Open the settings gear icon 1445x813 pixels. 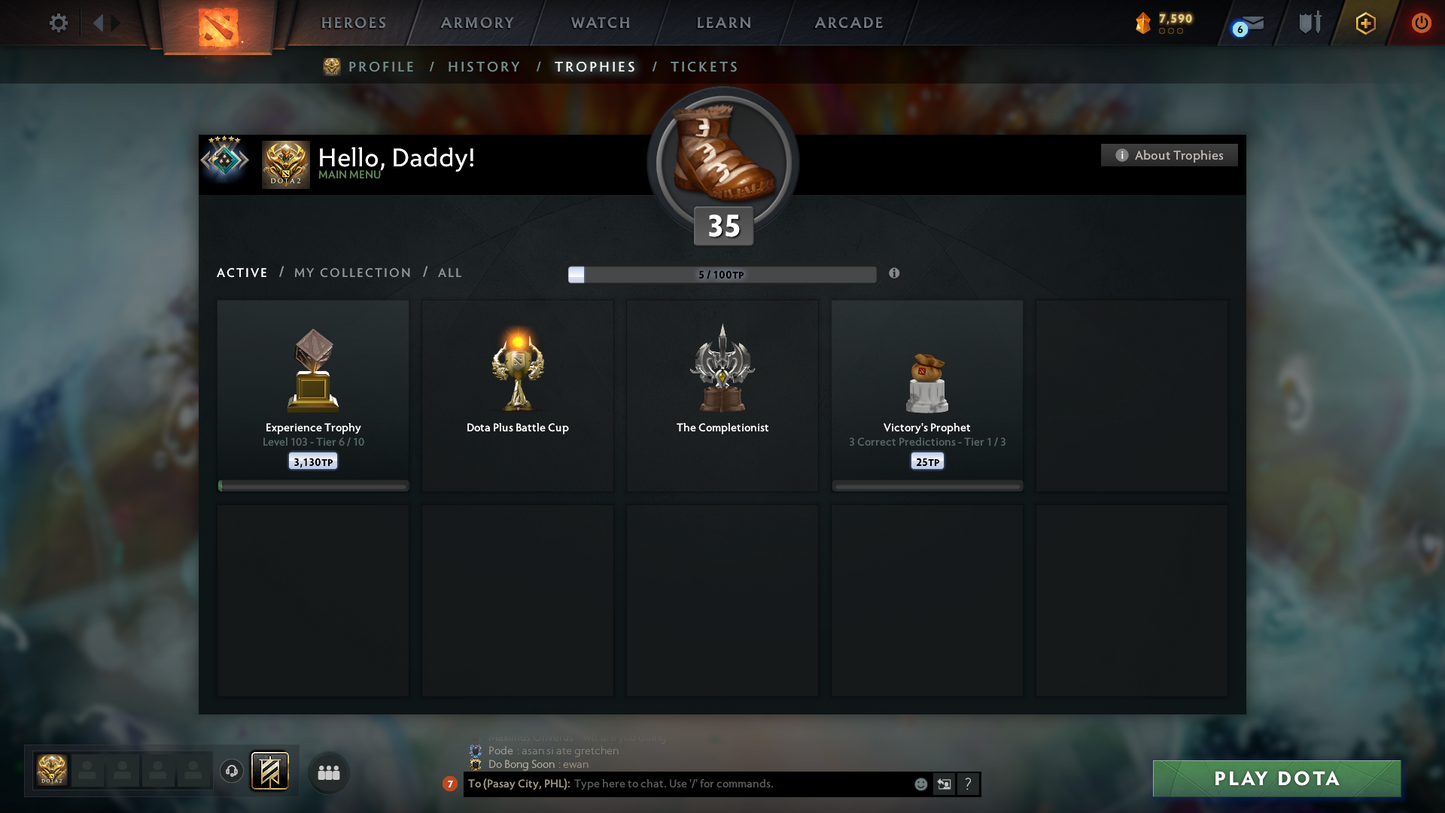click(x=58, y=23)
